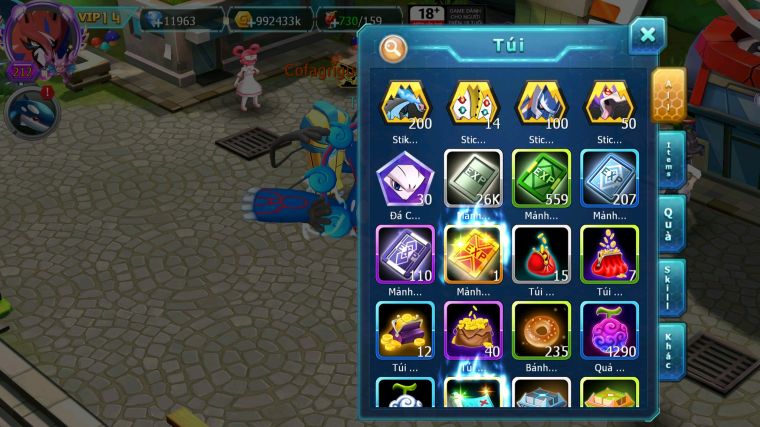Select the sticker item with quantity 50
Image resolution: width=760 pixels, height=427 pixels.
(x=609, y=106)
